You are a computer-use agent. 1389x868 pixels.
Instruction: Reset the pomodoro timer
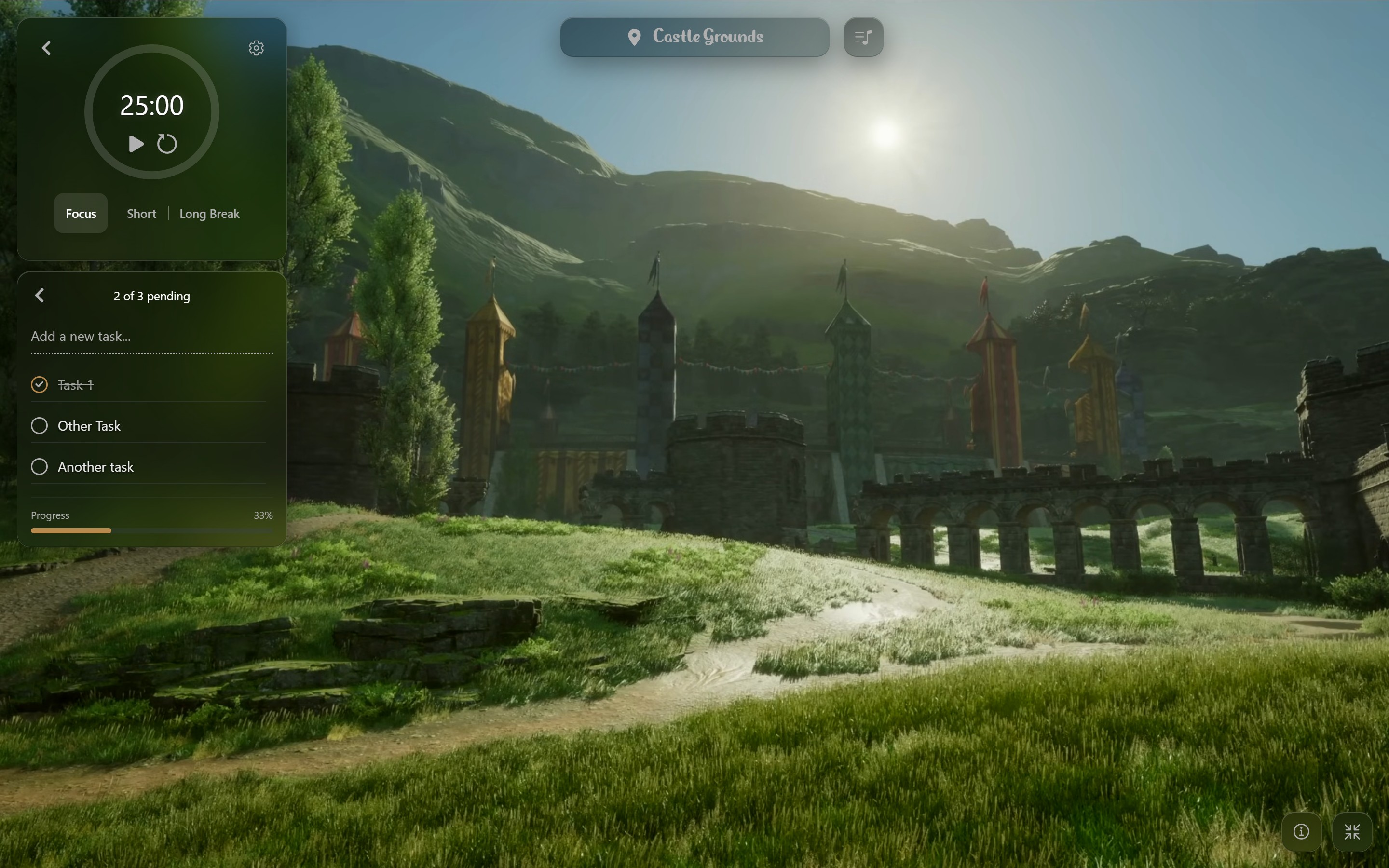point(167,144)
